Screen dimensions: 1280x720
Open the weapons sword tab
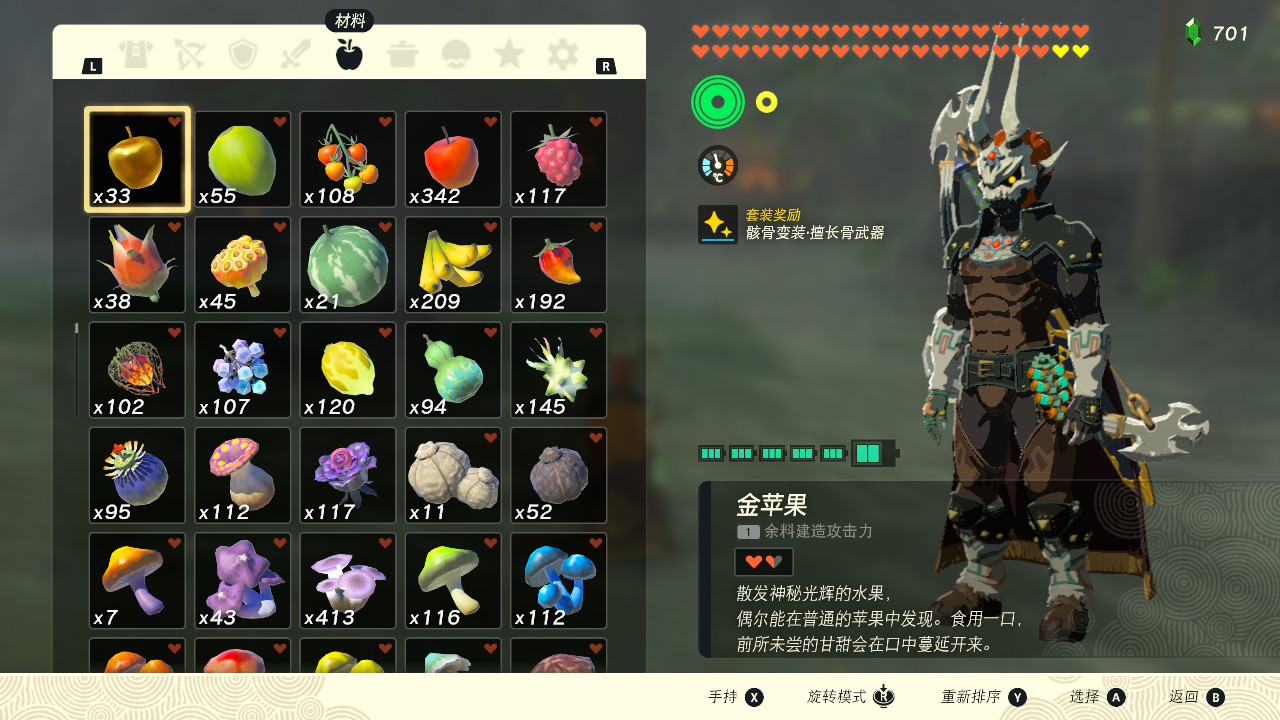pos(296,54)
